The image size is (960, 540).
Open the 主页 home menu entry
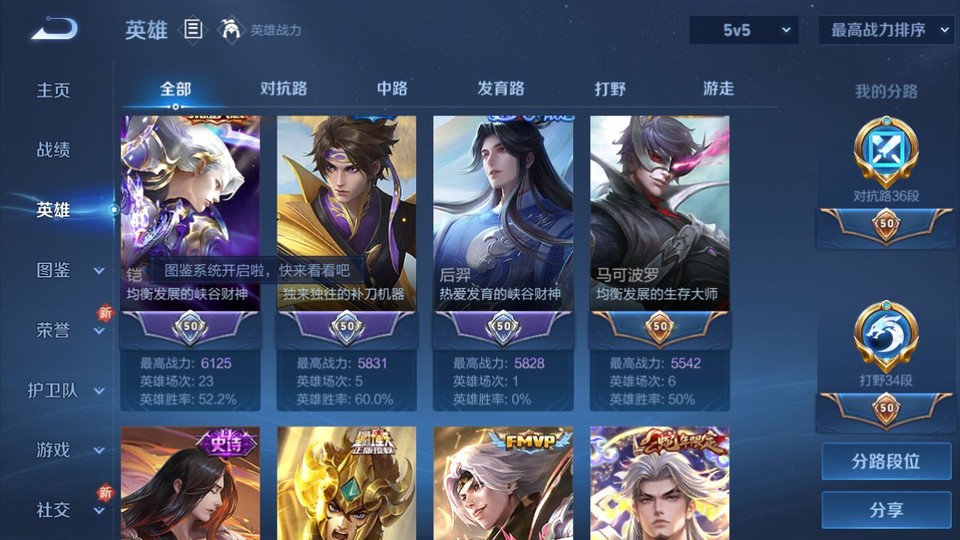point(54,90)
